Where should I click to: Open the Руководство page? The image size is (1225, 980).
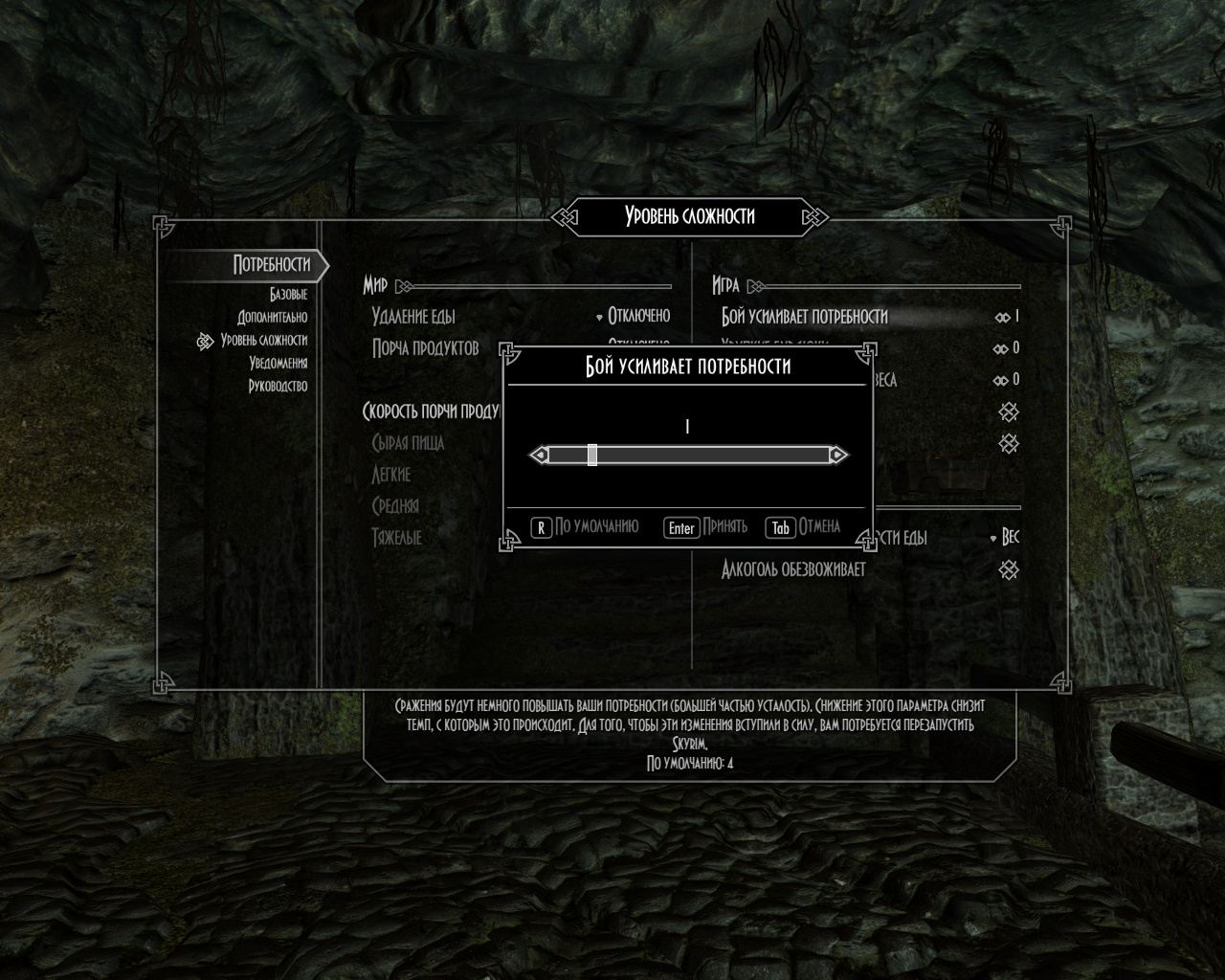tap(278, 387)
